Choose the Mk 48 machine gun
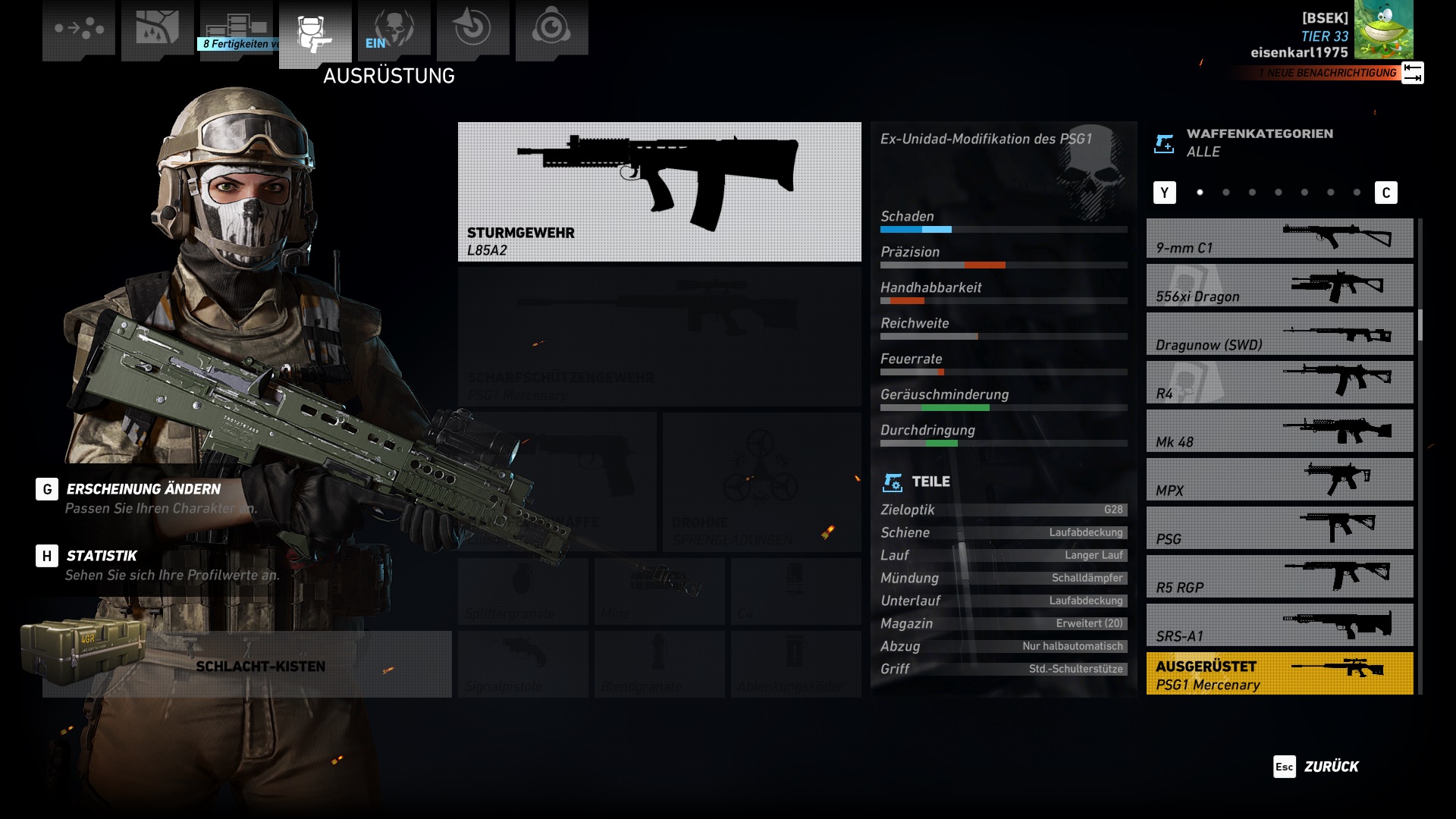1456x819 pixels. [x=1279, y=432]
